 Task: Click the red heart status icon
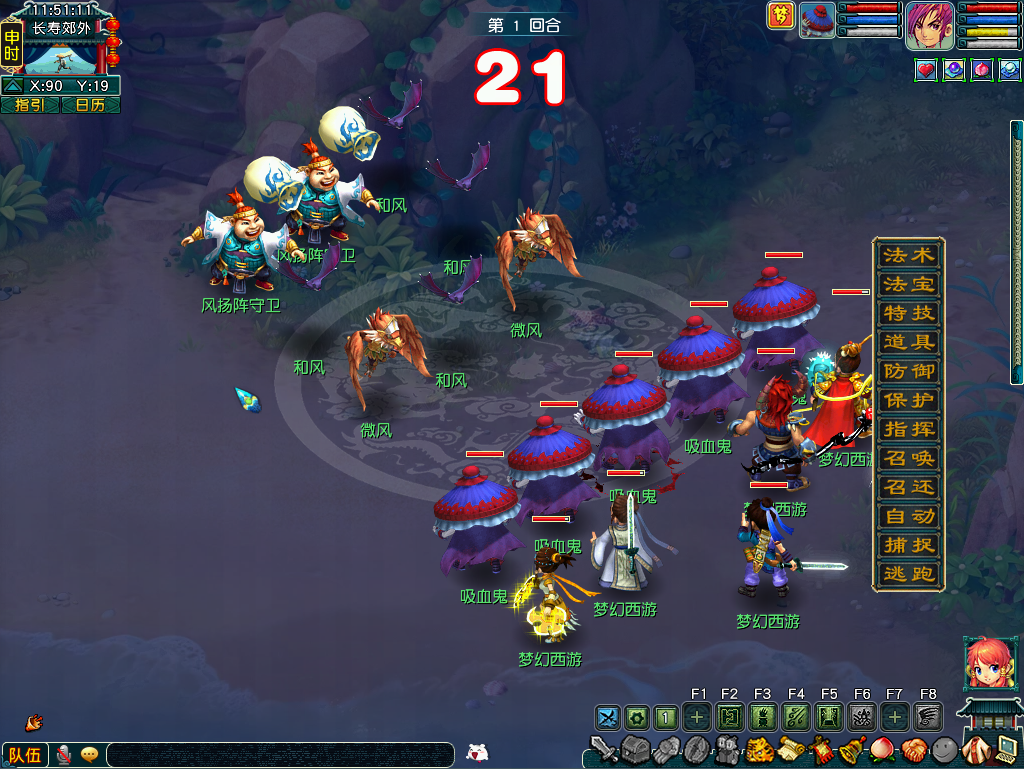point(926,71)
